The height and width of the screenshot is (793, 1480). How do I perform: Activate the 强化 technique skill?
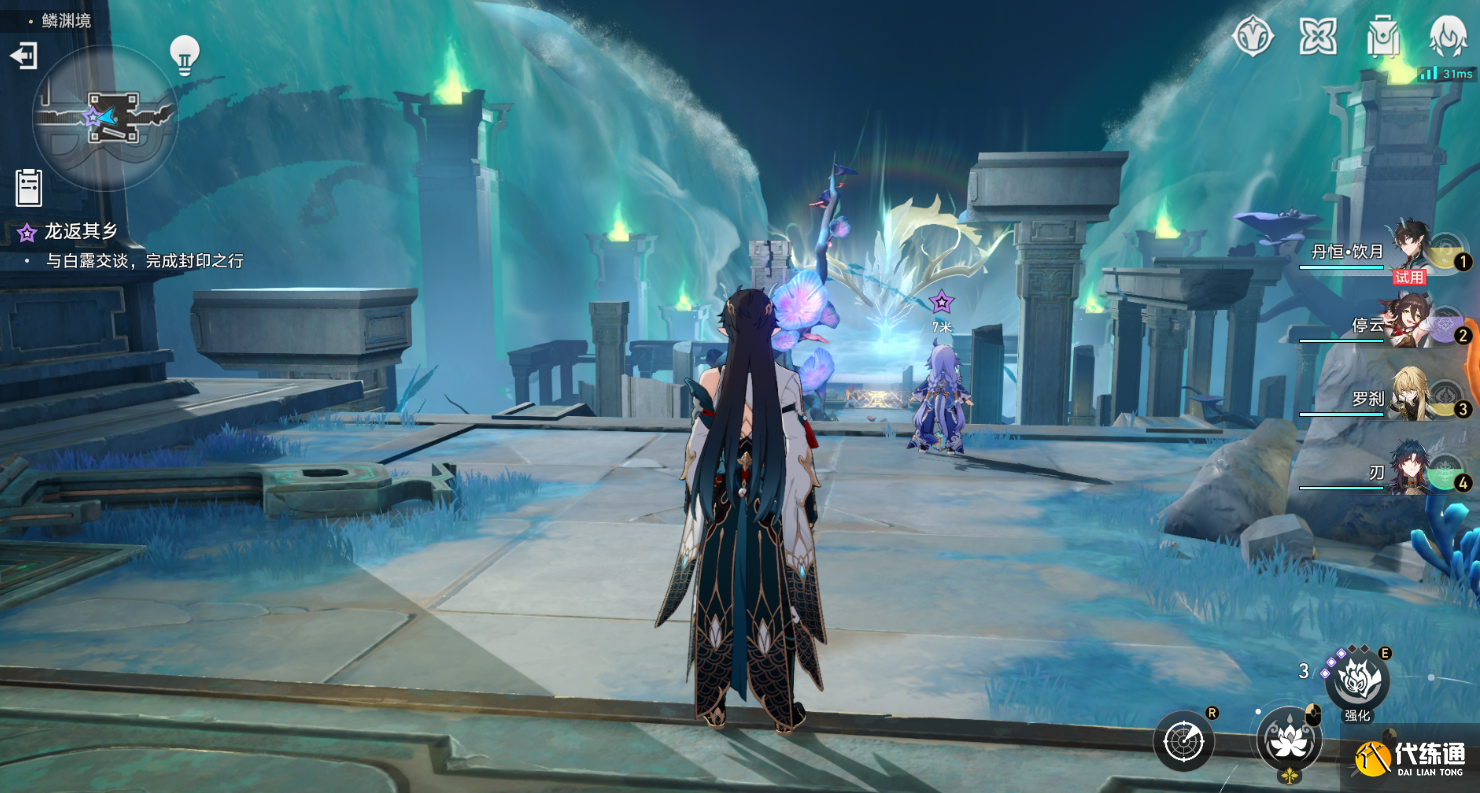(1357, 681)
